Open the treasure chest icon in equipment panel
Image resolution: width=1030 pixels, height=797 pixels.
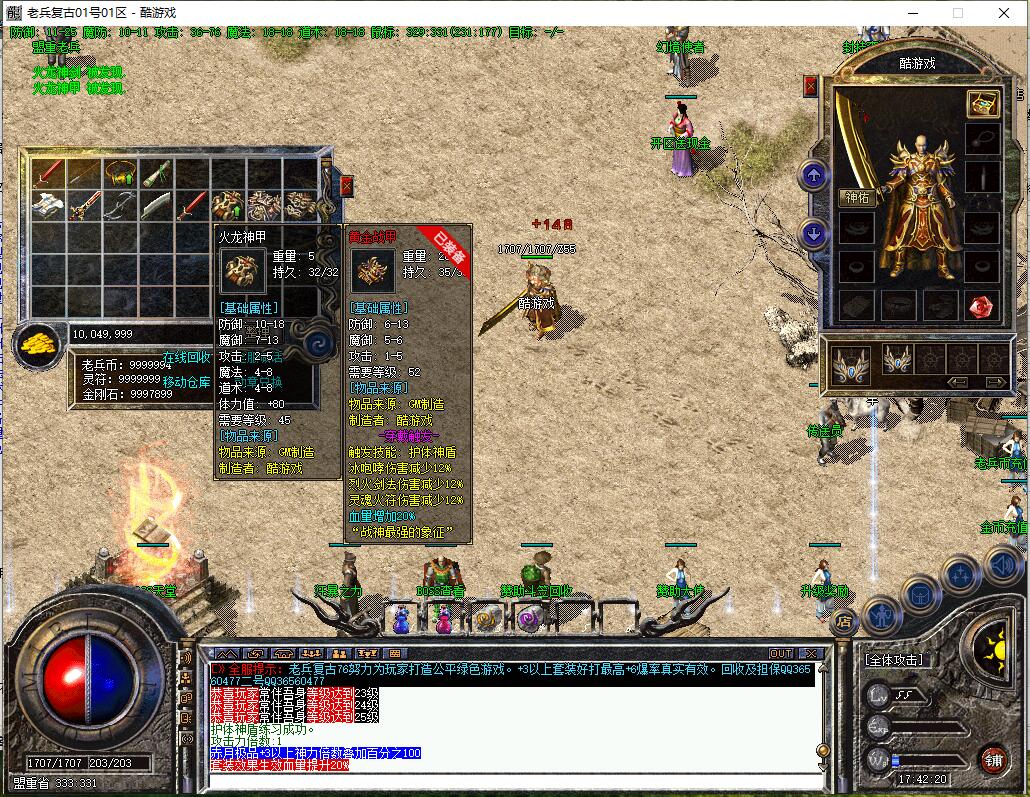click(981, 103)
